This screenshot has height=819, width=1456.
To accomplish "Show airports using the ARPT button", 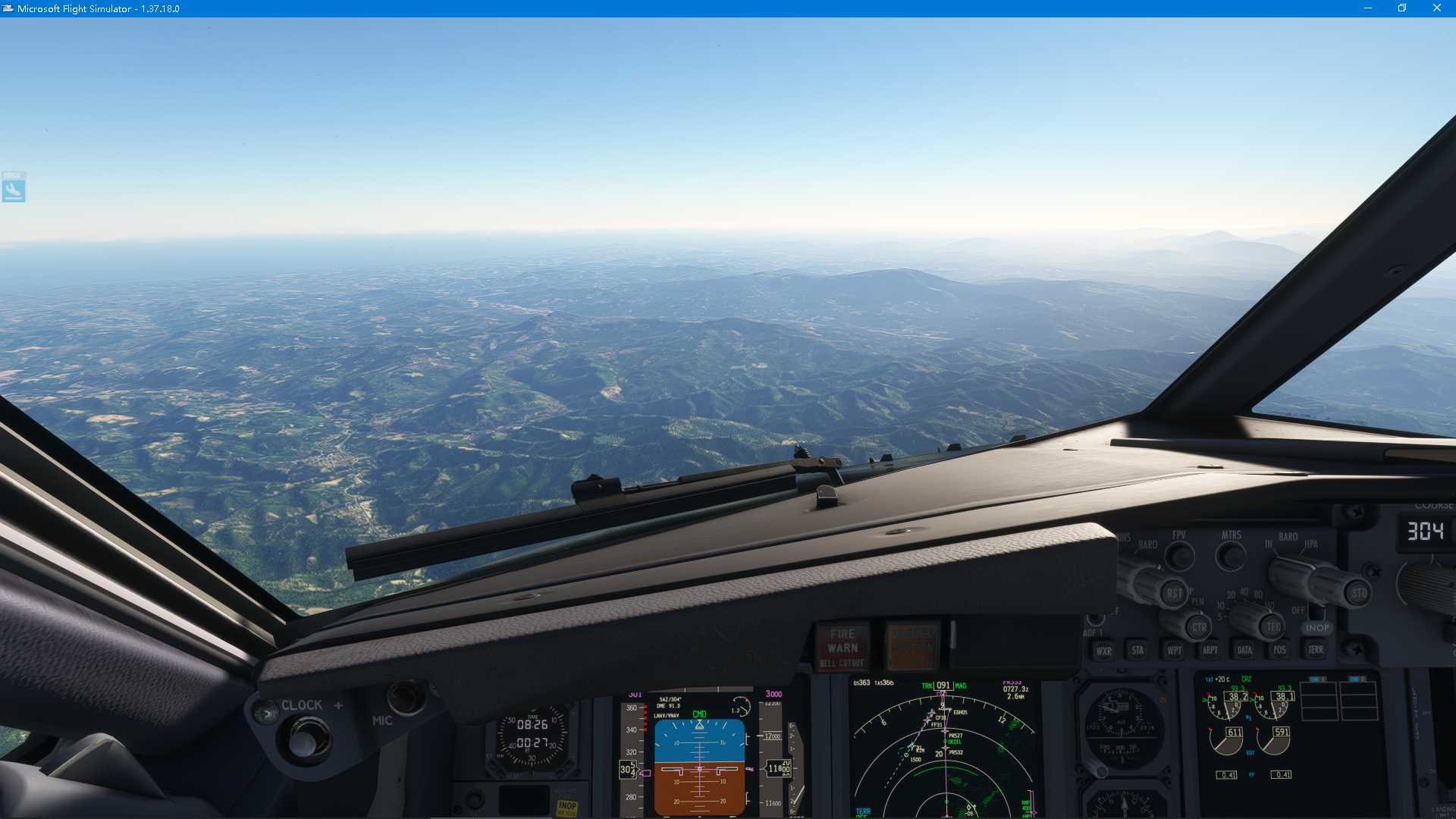I will [x=1210, y=650].
